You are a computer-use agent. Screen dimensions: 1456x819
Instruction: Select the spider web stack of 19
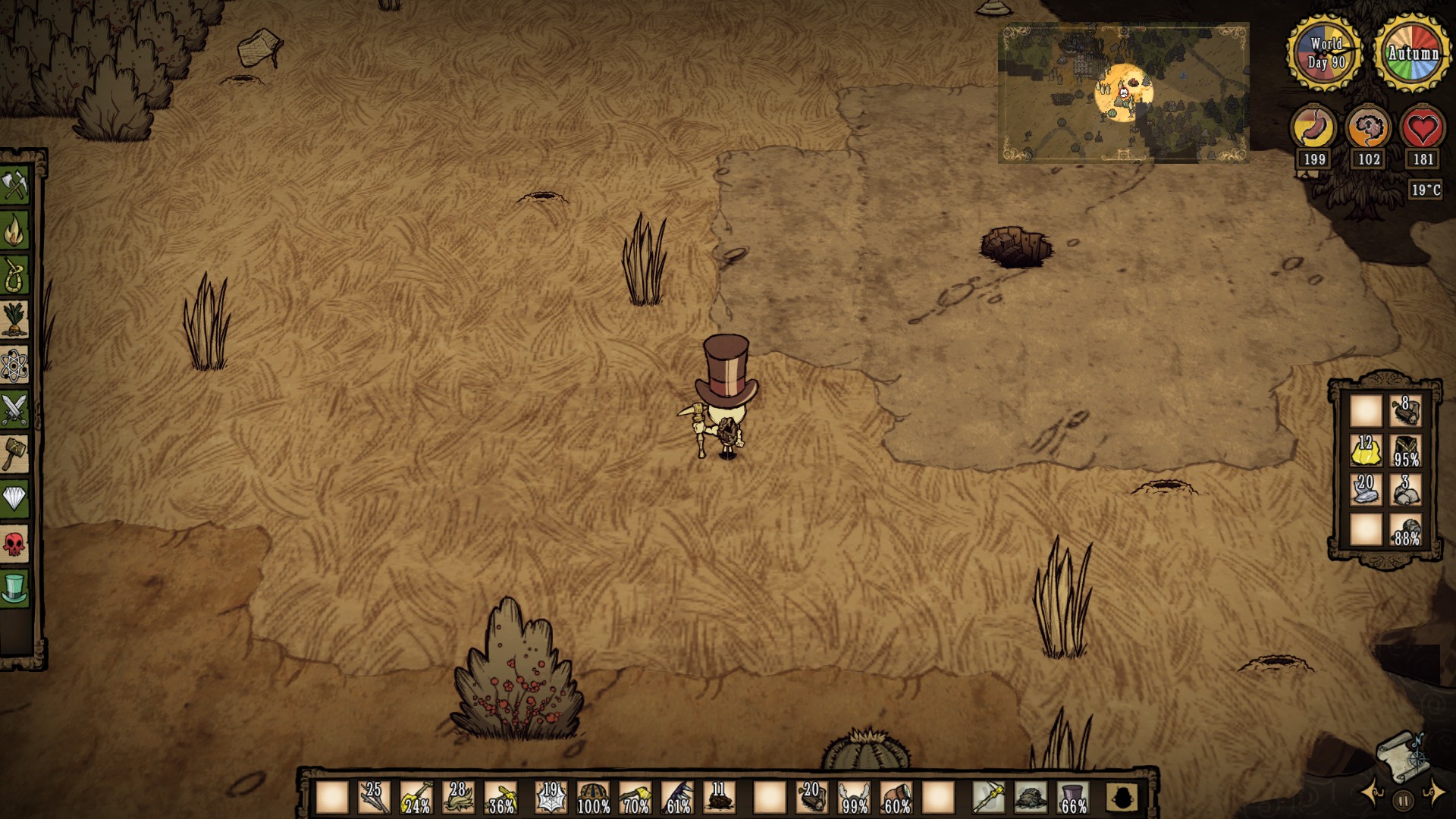pos(551,798)
